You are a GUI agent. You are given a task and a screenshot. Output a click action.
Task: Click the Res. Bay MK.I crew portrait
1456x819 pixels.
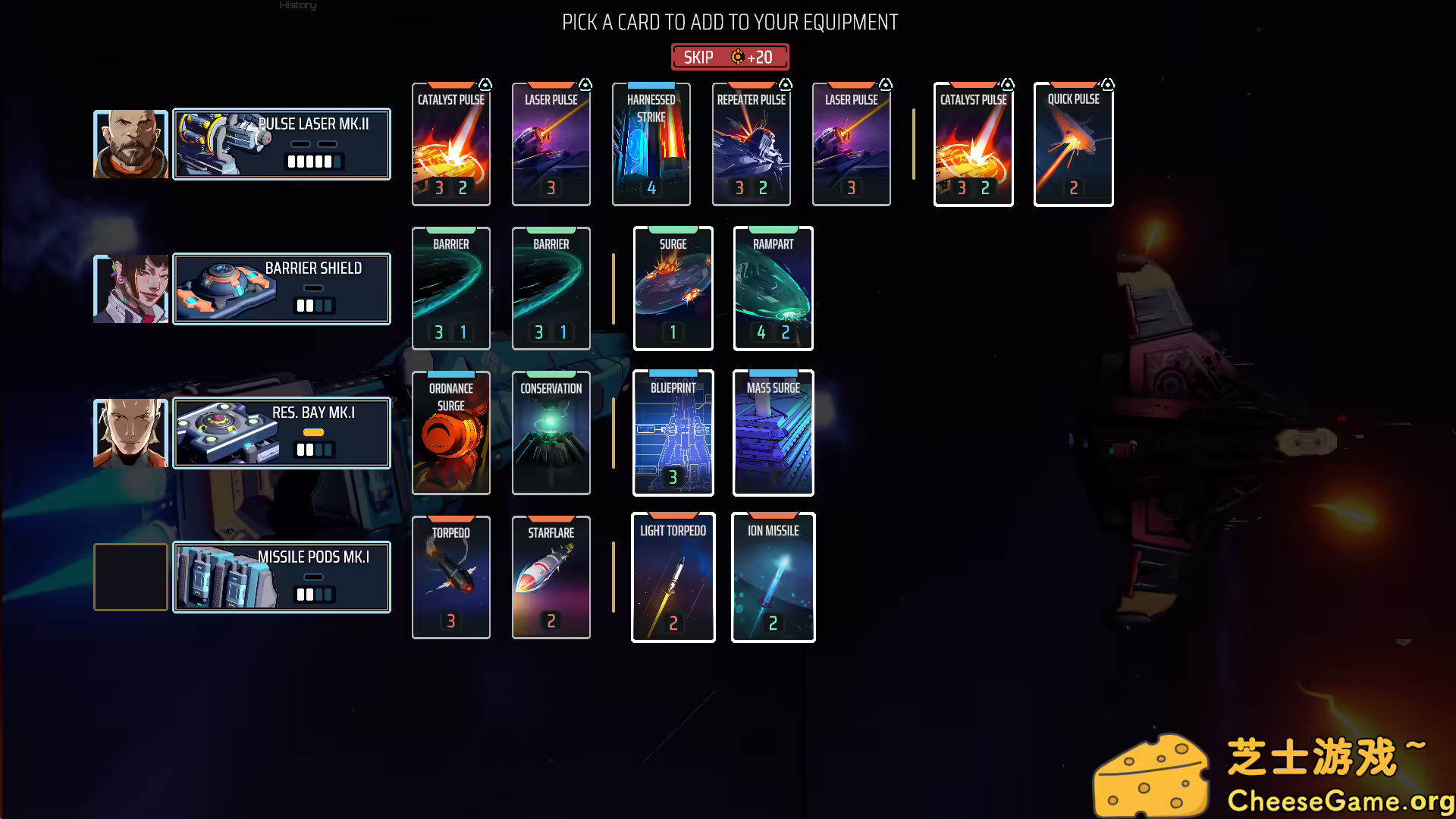coord(130,432)
